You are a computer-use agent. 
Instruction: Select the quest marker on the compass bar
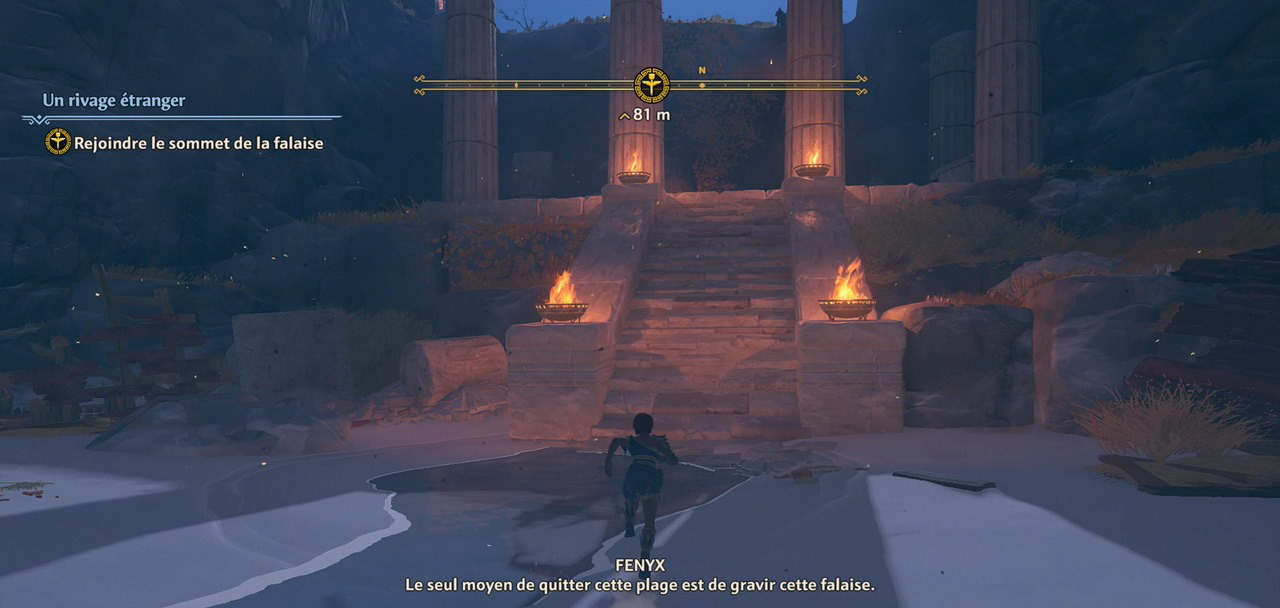point(652,85)
